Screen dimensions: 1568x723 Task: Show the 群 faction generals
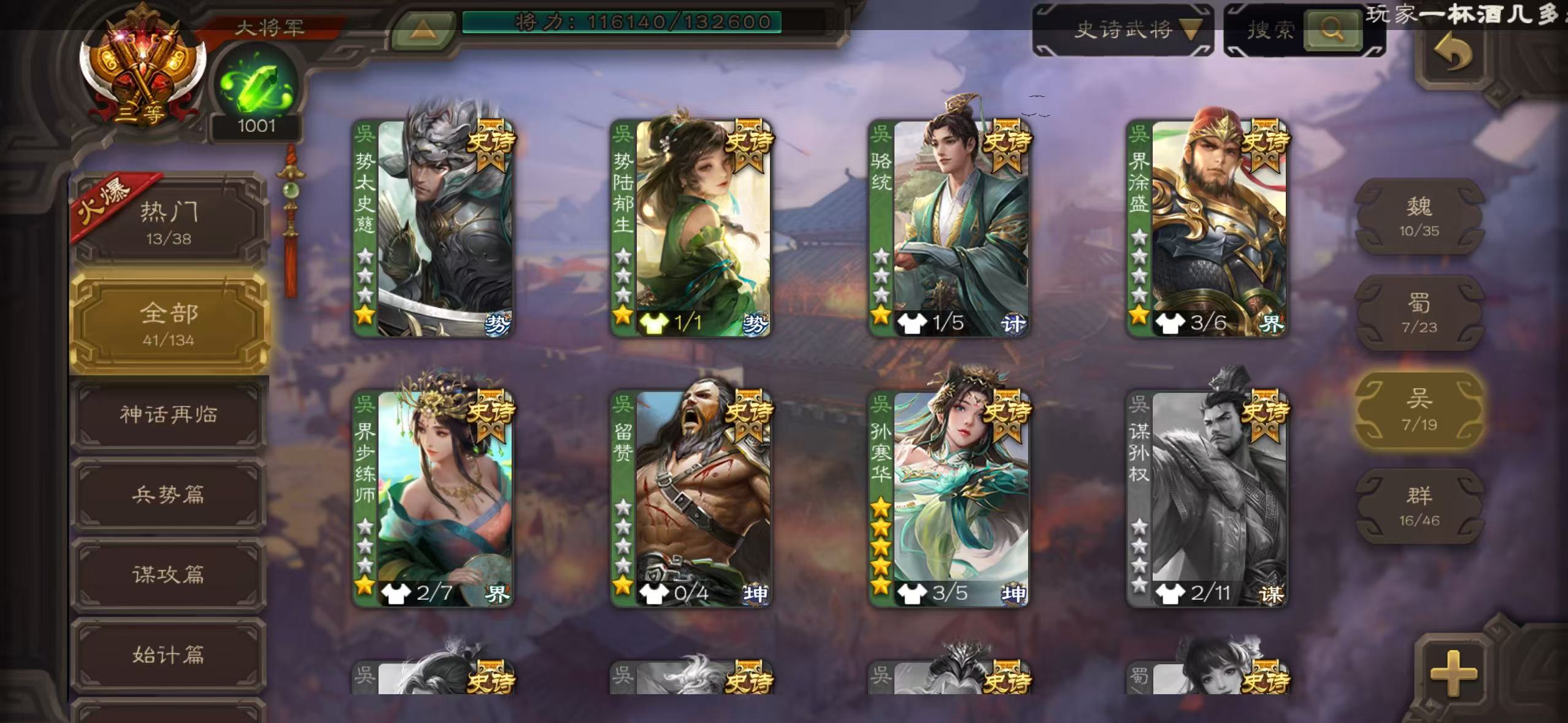[1419, 506]
